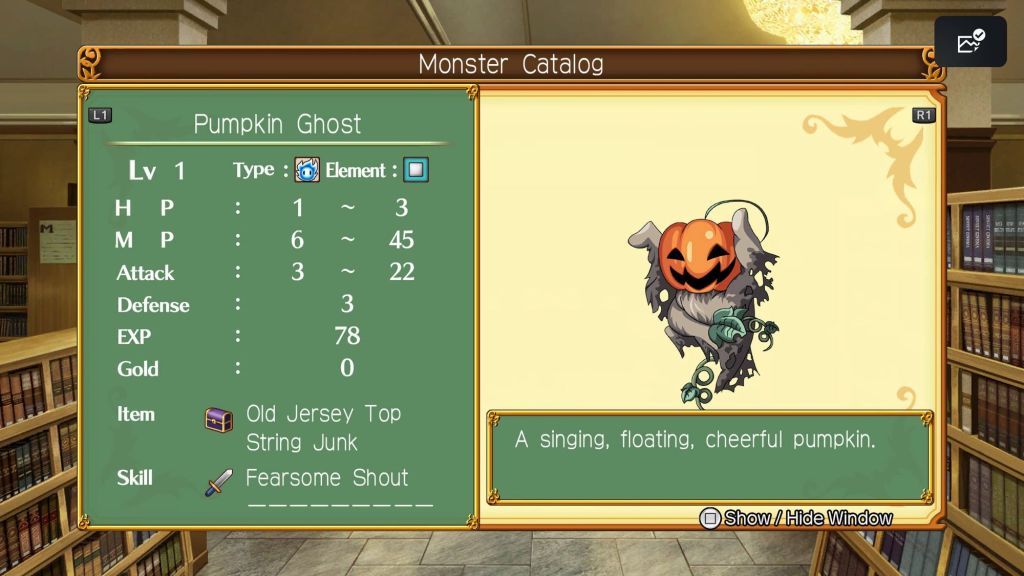Select the Fearsome Shout skill entry
The width and height of the screenshot is (1024, 576).
[x=327, y=478]
